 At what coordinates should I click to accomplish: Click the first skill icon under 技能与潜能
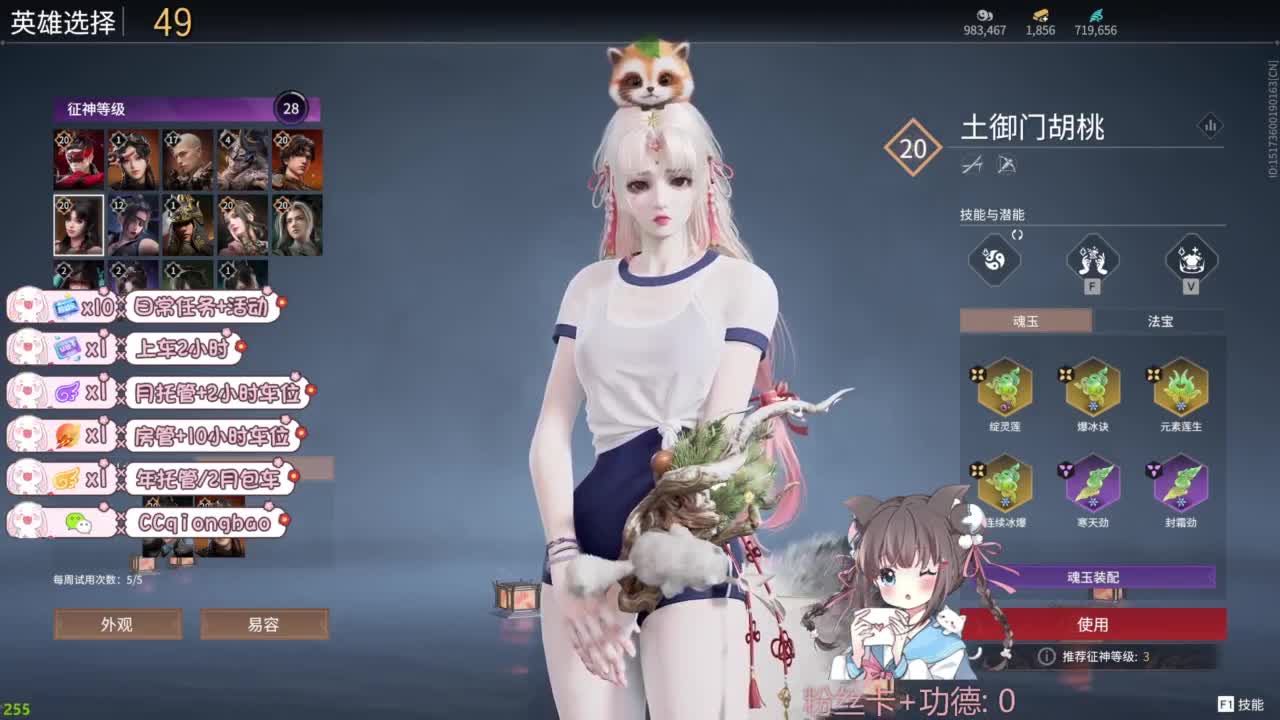pos(995,258)
